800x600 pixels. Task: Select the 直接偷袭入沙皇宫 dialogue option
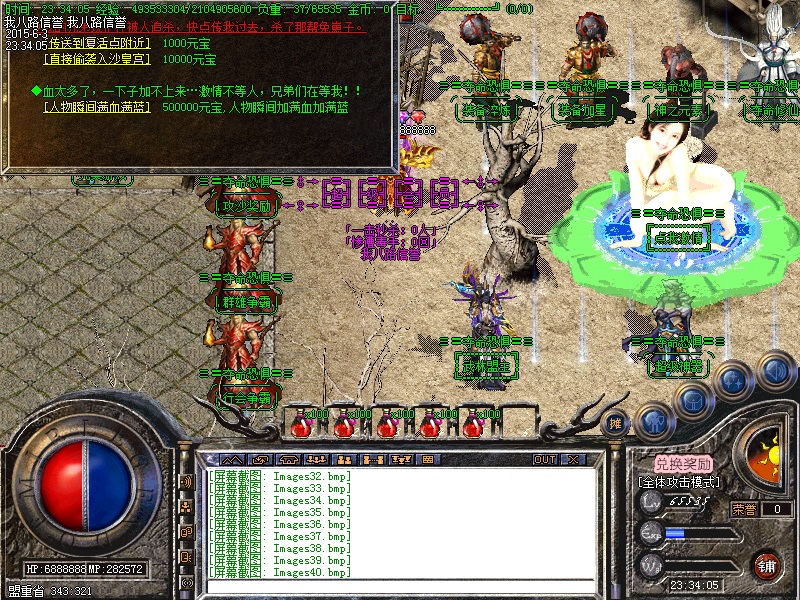pos(95,59)
